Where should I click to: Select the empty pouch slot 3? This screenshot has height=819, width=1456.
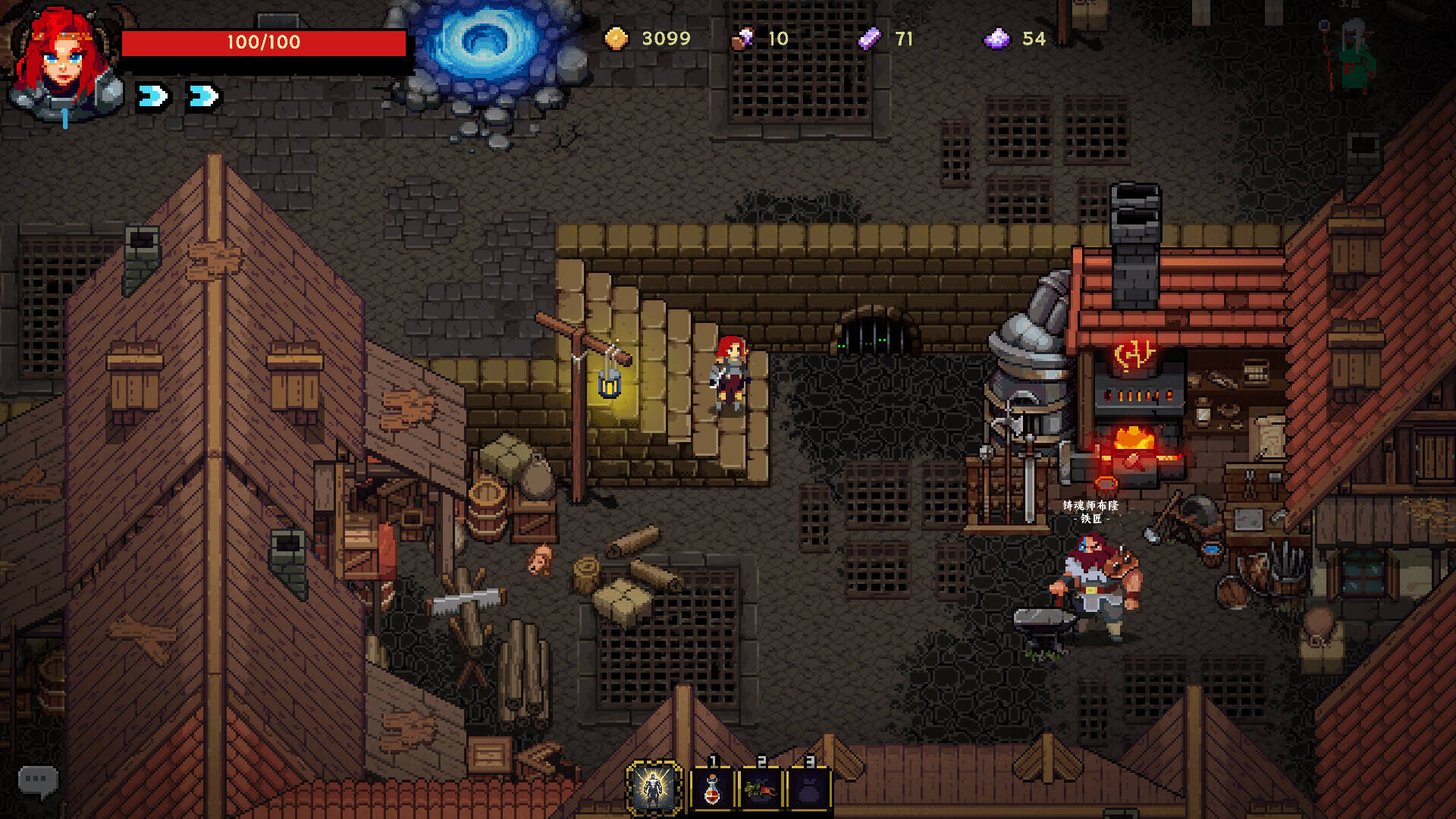[809, 789]
